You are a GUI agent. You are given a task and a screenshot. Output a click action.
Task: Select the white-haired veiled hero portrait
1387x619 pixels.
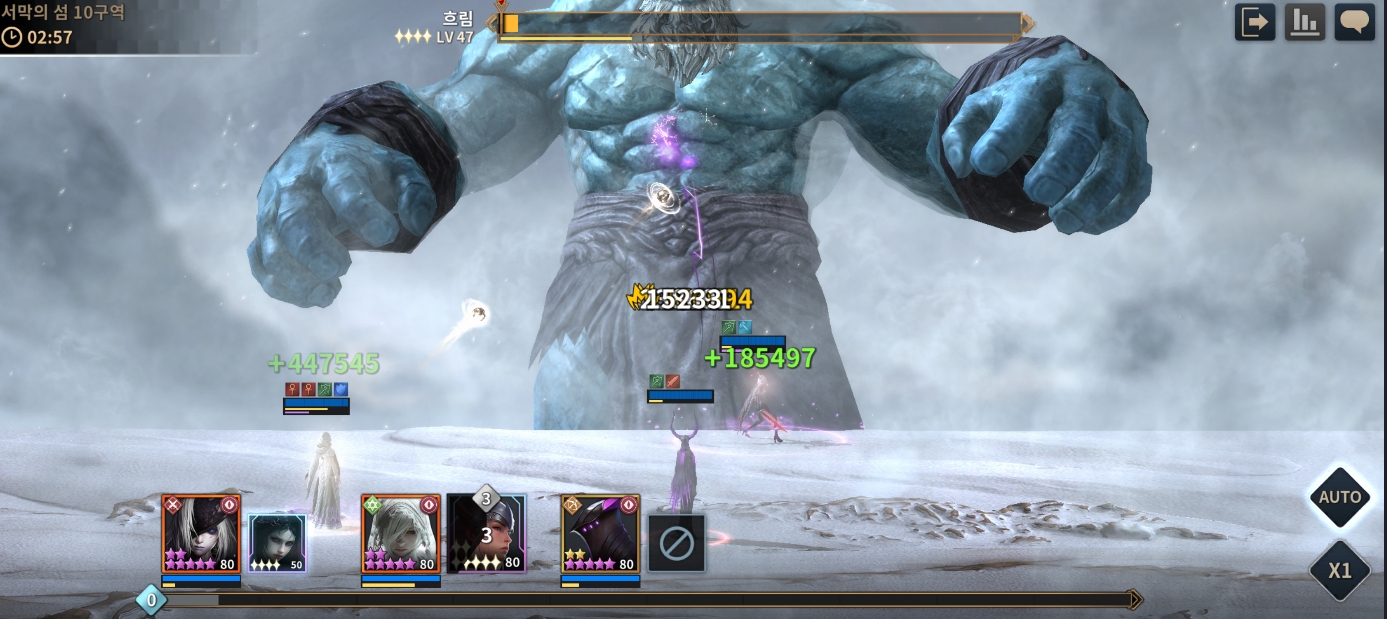[400, 533]
